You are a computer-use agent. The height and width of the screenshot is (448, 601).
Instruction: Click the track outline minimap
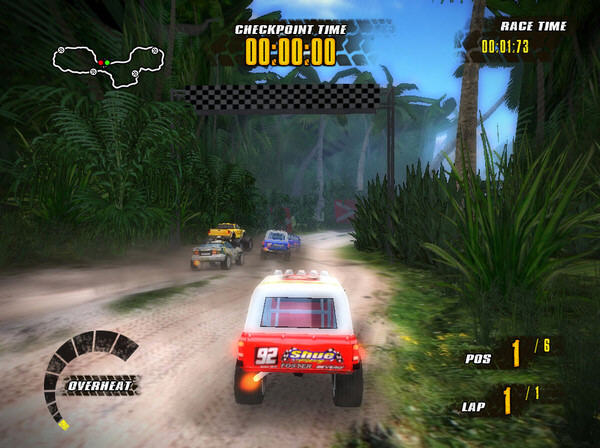[107, 65]
